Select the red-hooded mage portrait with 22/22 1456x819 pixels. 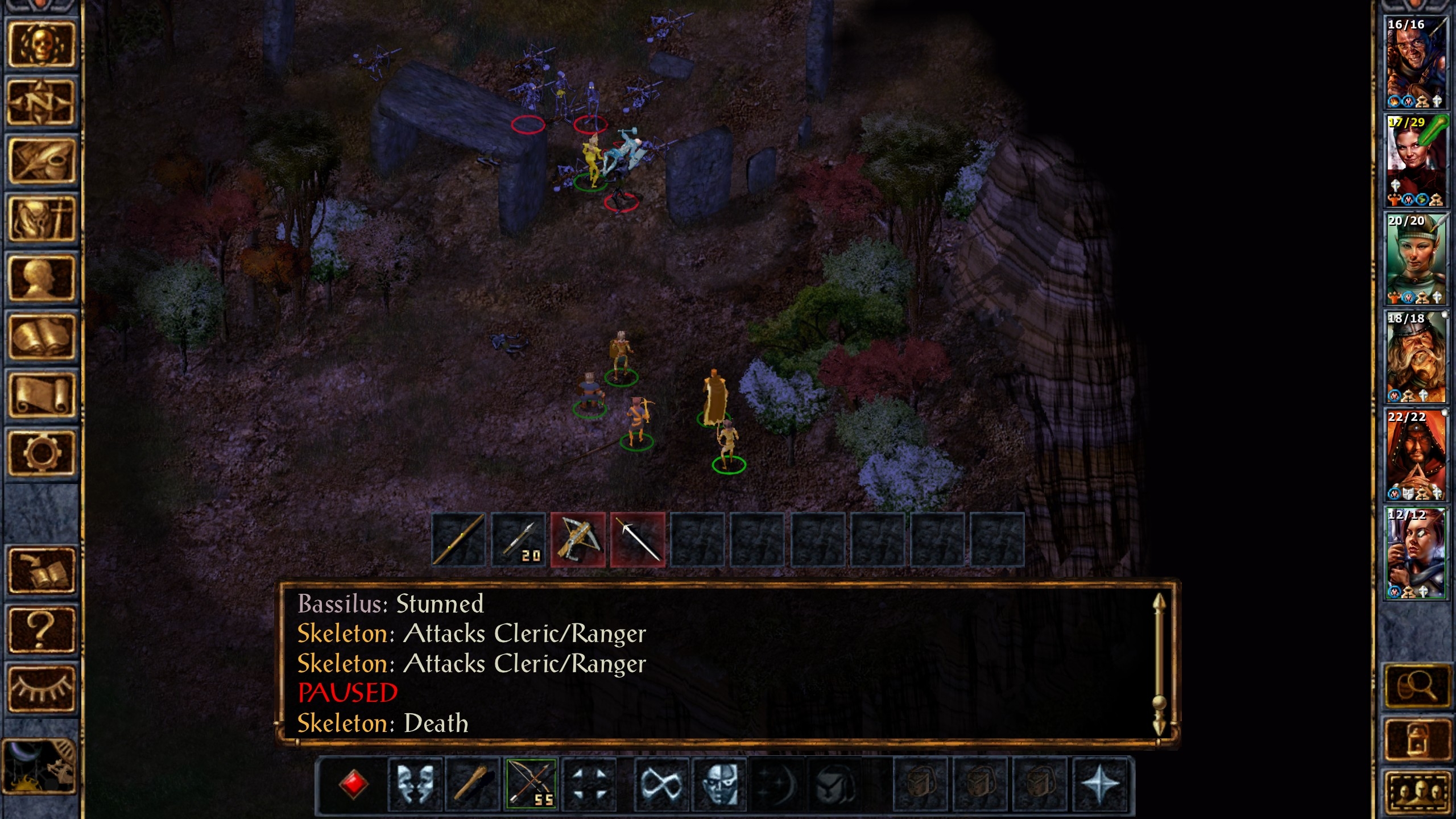pos(1416,455)
